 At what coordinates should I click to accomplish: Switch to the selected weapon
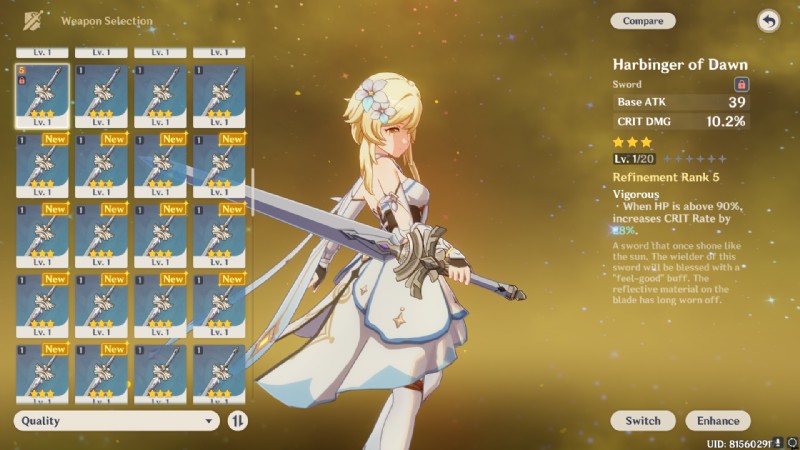(643, 421)
